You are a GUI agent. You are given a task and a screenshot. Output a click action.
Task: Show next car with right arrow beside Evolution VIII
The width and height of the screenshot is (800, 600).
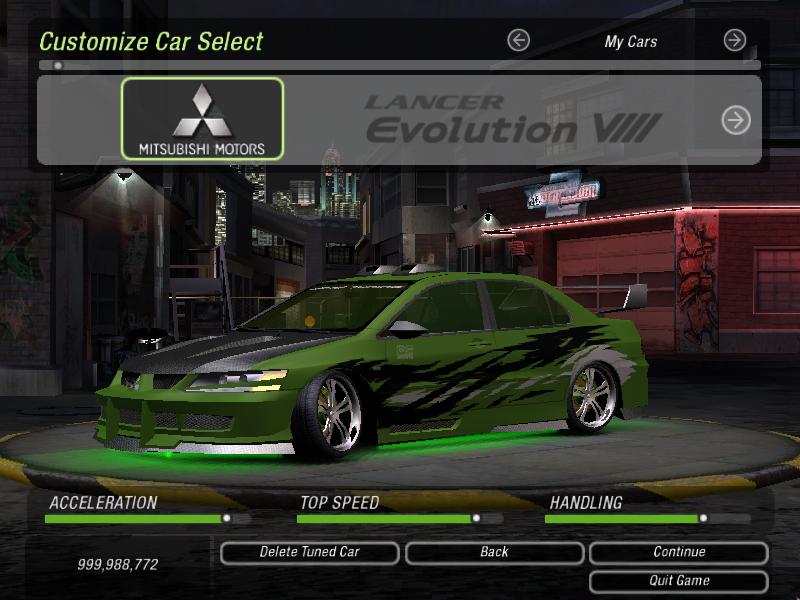click(x=736, y=120)
